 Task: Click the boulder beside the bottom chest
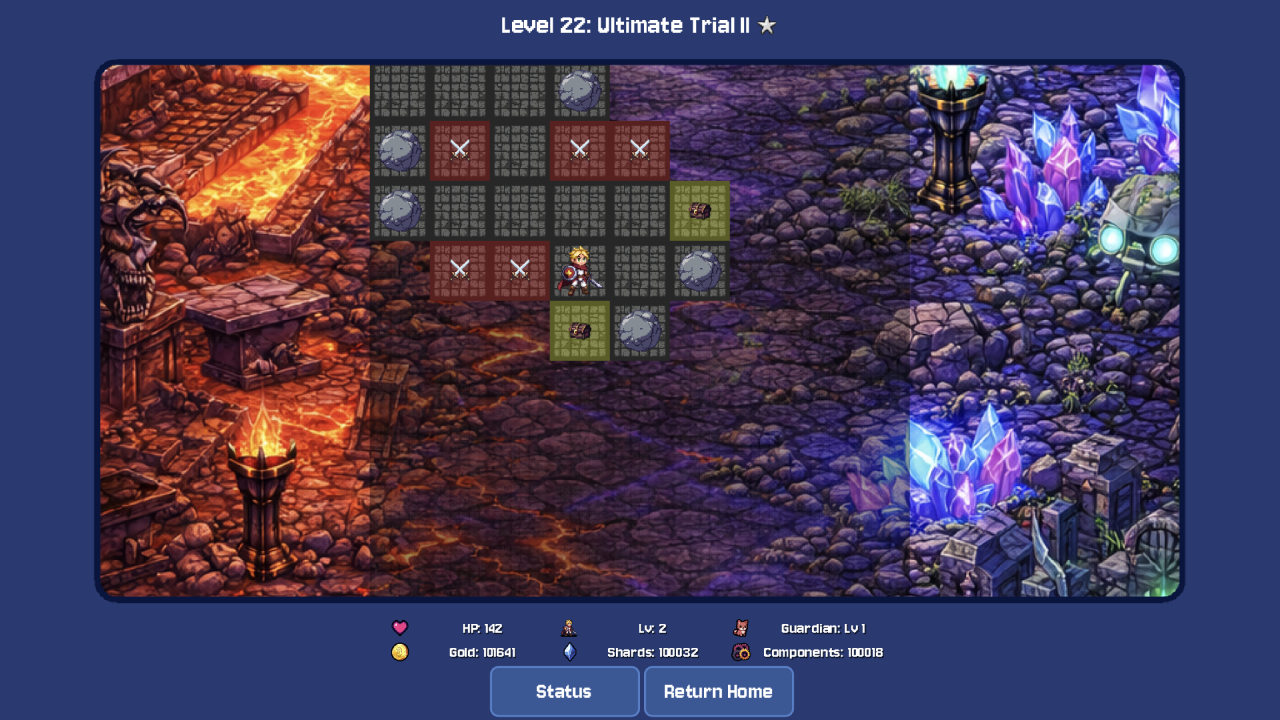click(640, 331)
